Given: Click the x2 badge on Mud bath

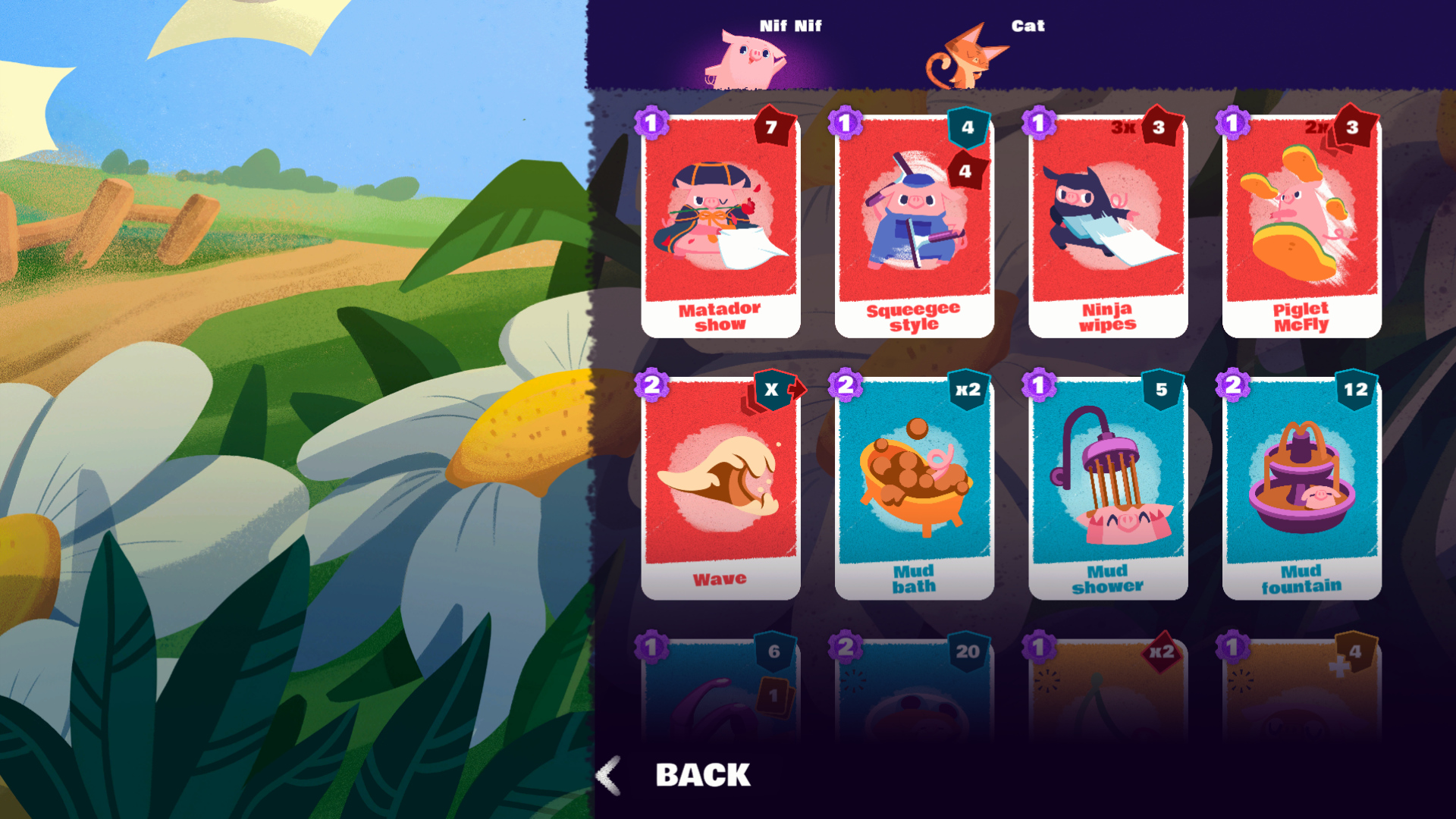Looking at the screenshot, I should click(x=969, y=388).
